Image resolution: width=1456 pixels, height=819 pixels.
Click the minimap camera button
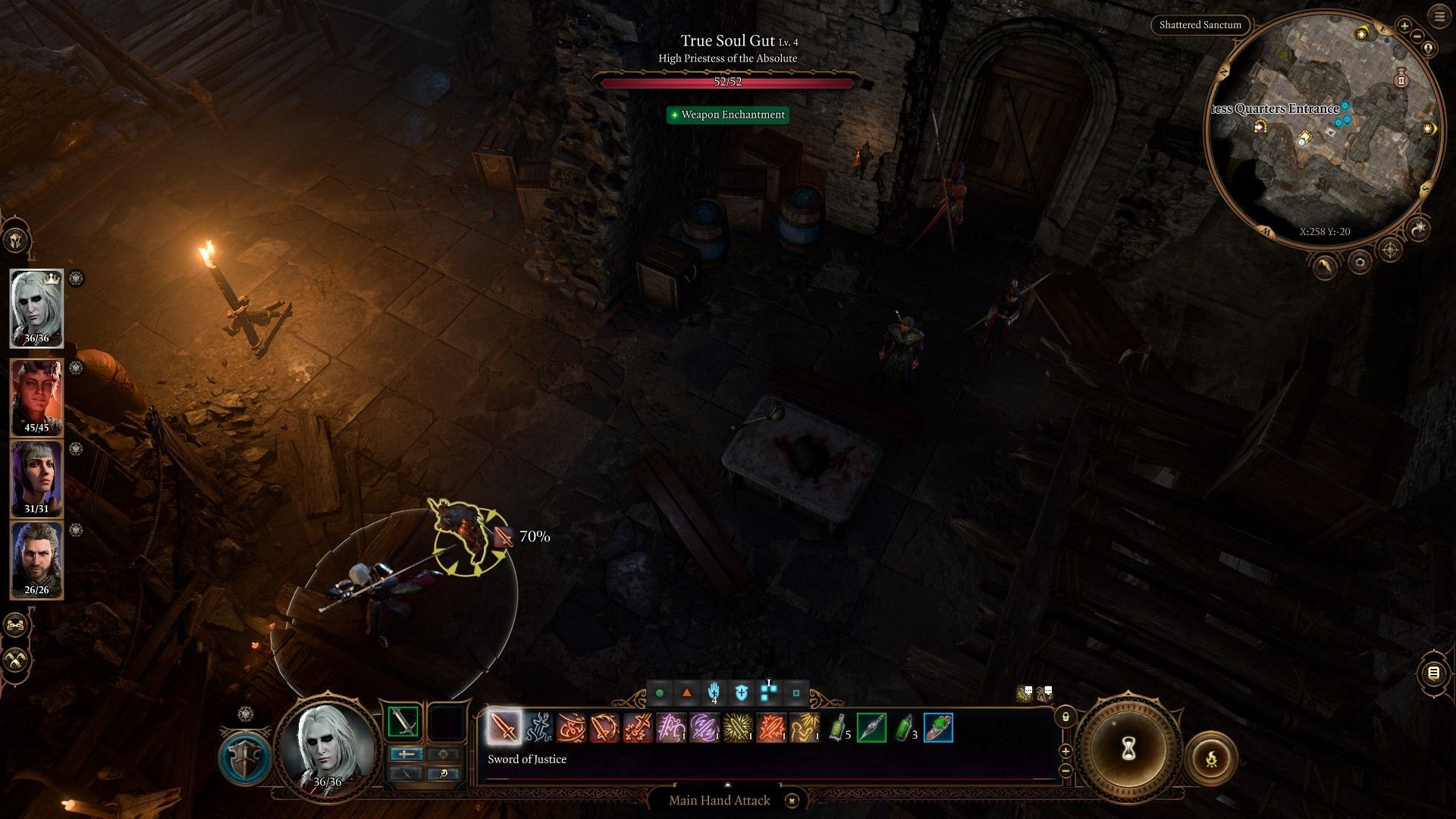coord(1359,263)
